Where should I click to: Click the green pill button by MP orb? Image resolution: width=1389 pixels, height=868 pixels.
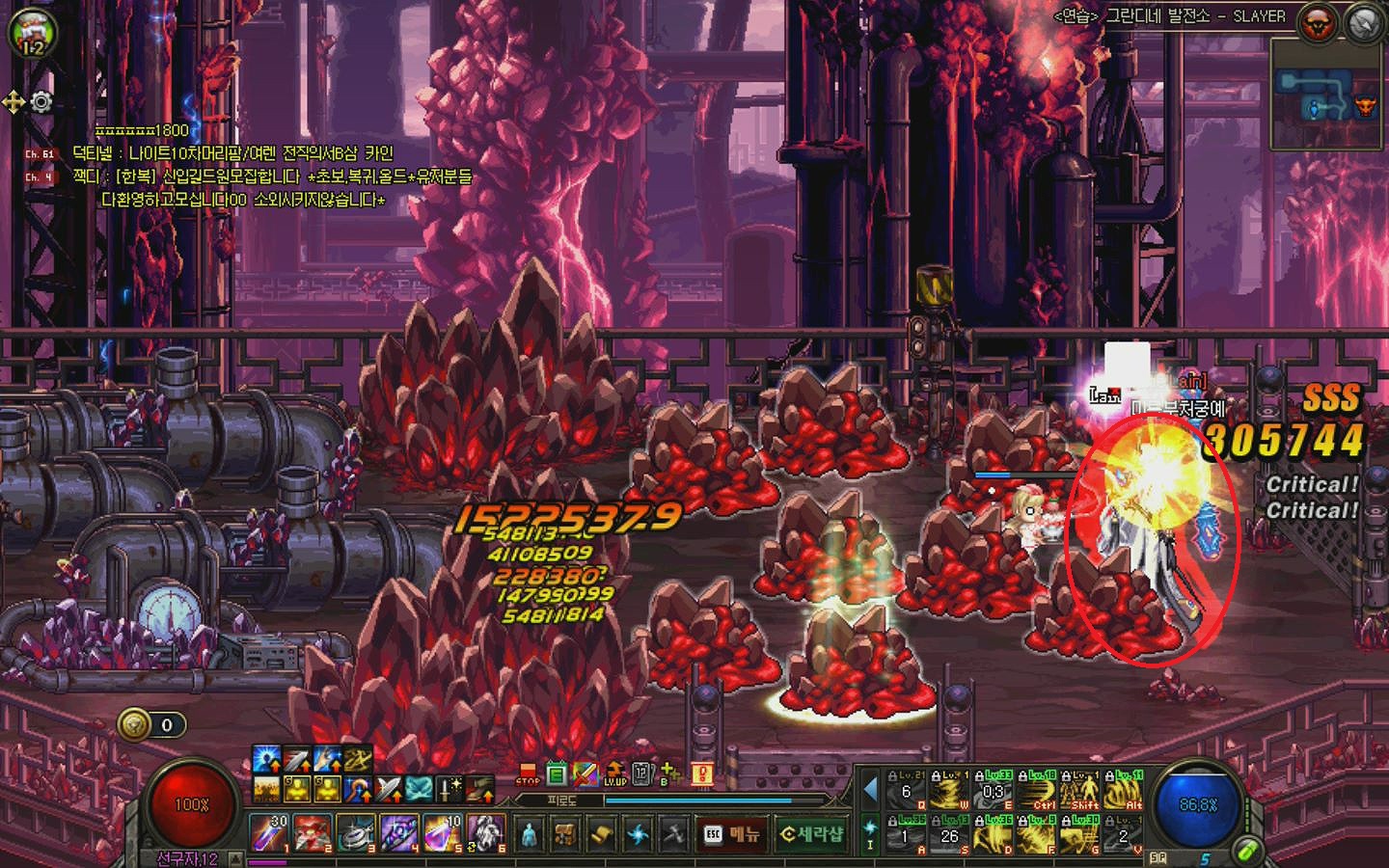coord(1247,851)
